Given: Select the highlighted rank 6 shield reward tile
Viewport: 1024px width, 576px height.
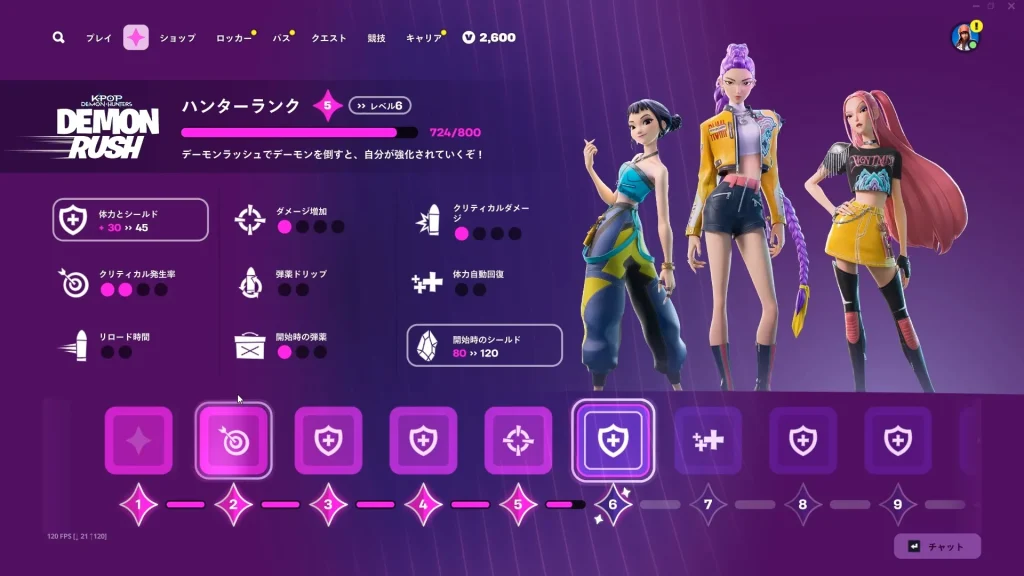Looking at the screenshot, I should (612, 440).
